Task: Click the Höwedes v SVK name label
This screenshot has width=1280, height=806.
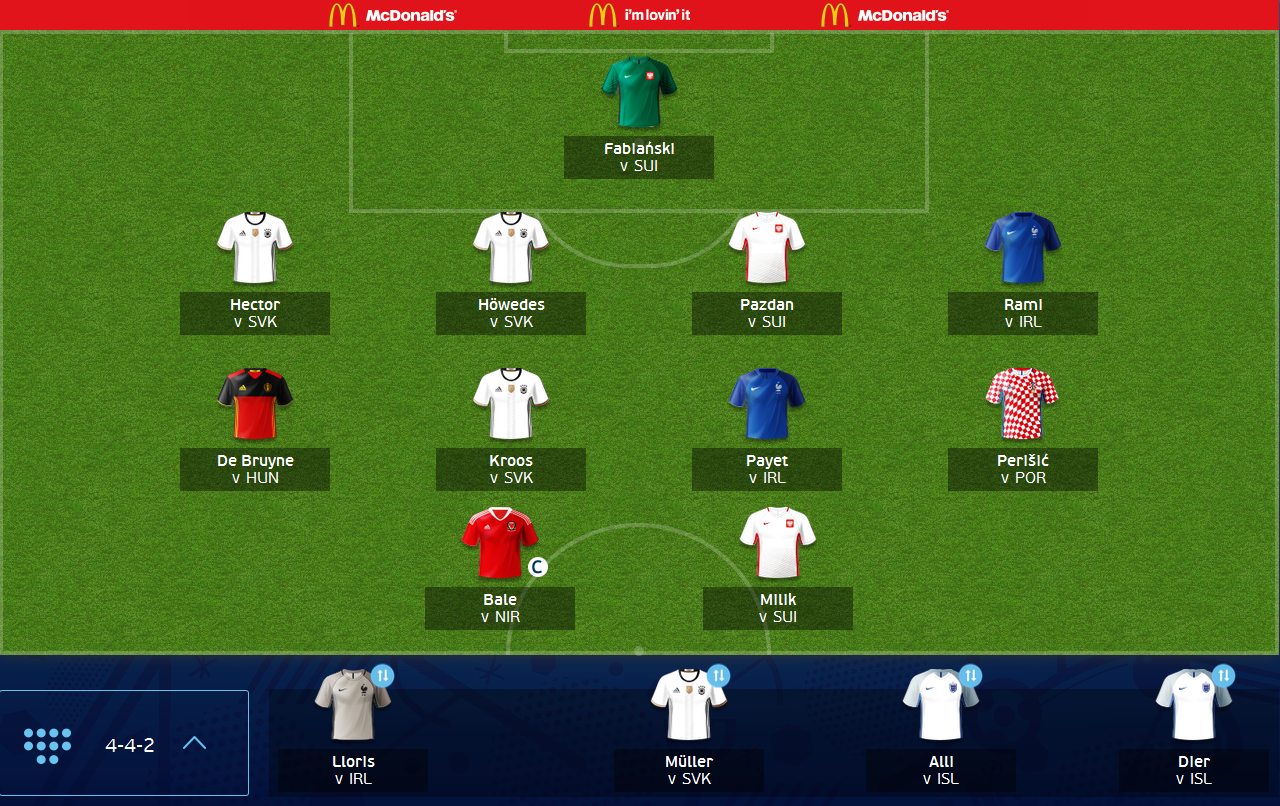Action: [x=510, y=313]
